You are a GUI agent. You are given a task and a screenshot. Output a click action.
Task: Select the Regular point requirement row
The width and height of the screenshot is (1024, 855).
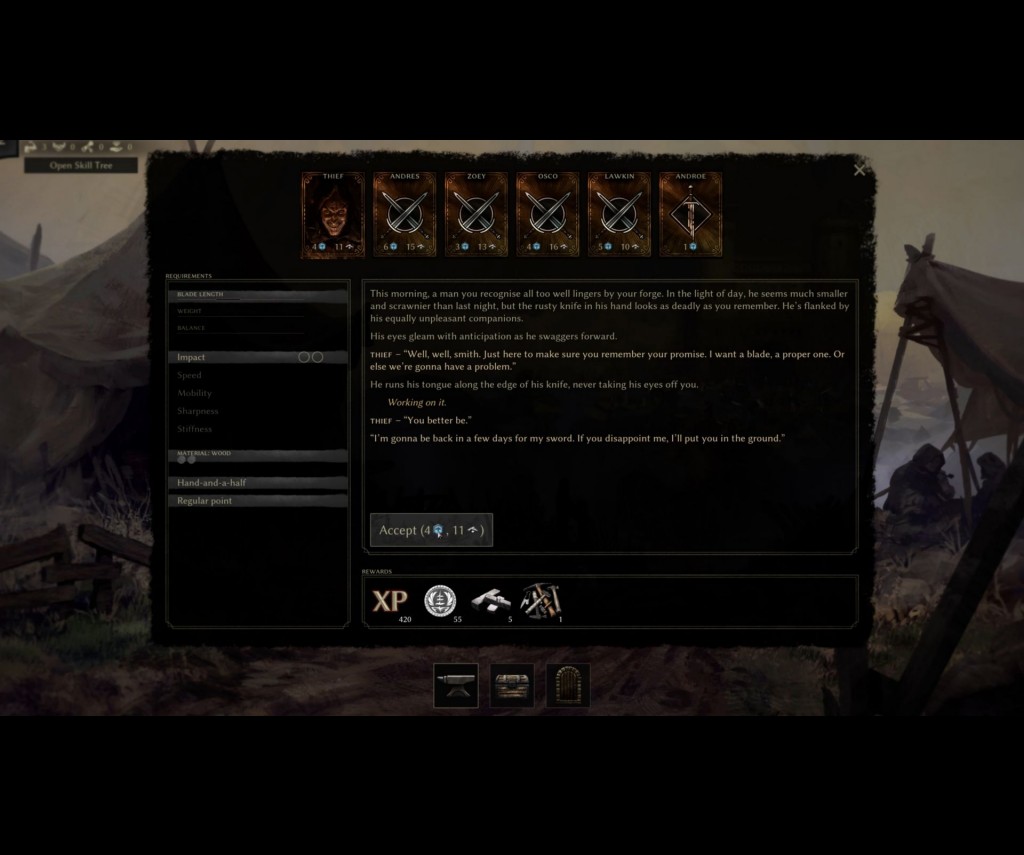pos(258,501)
